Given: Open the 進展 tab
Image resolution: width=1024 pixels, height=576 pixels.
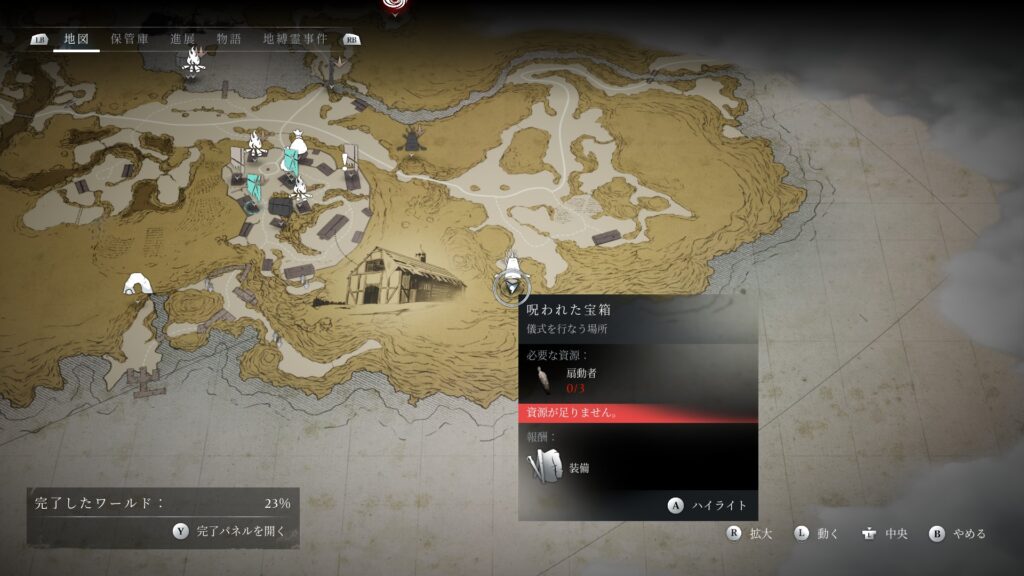Looking at the screenshot, I should pyautogui.click(x=183, y=39).
